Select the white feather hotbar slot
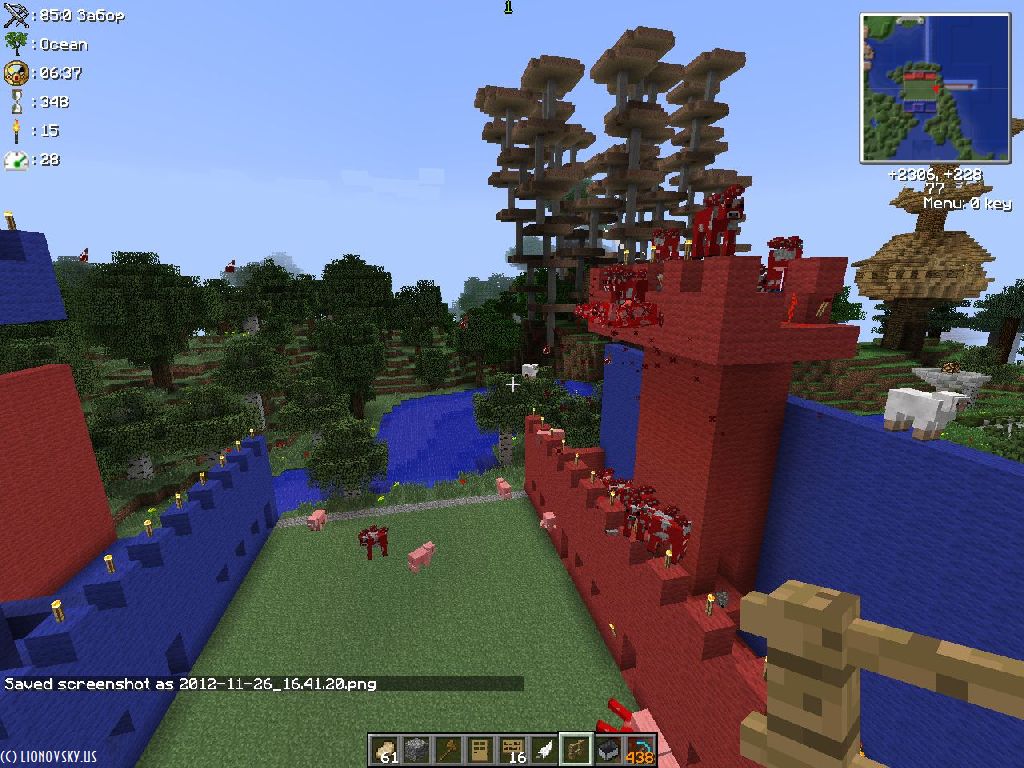This screenshot has height=768, width=1024. [544, 749]
